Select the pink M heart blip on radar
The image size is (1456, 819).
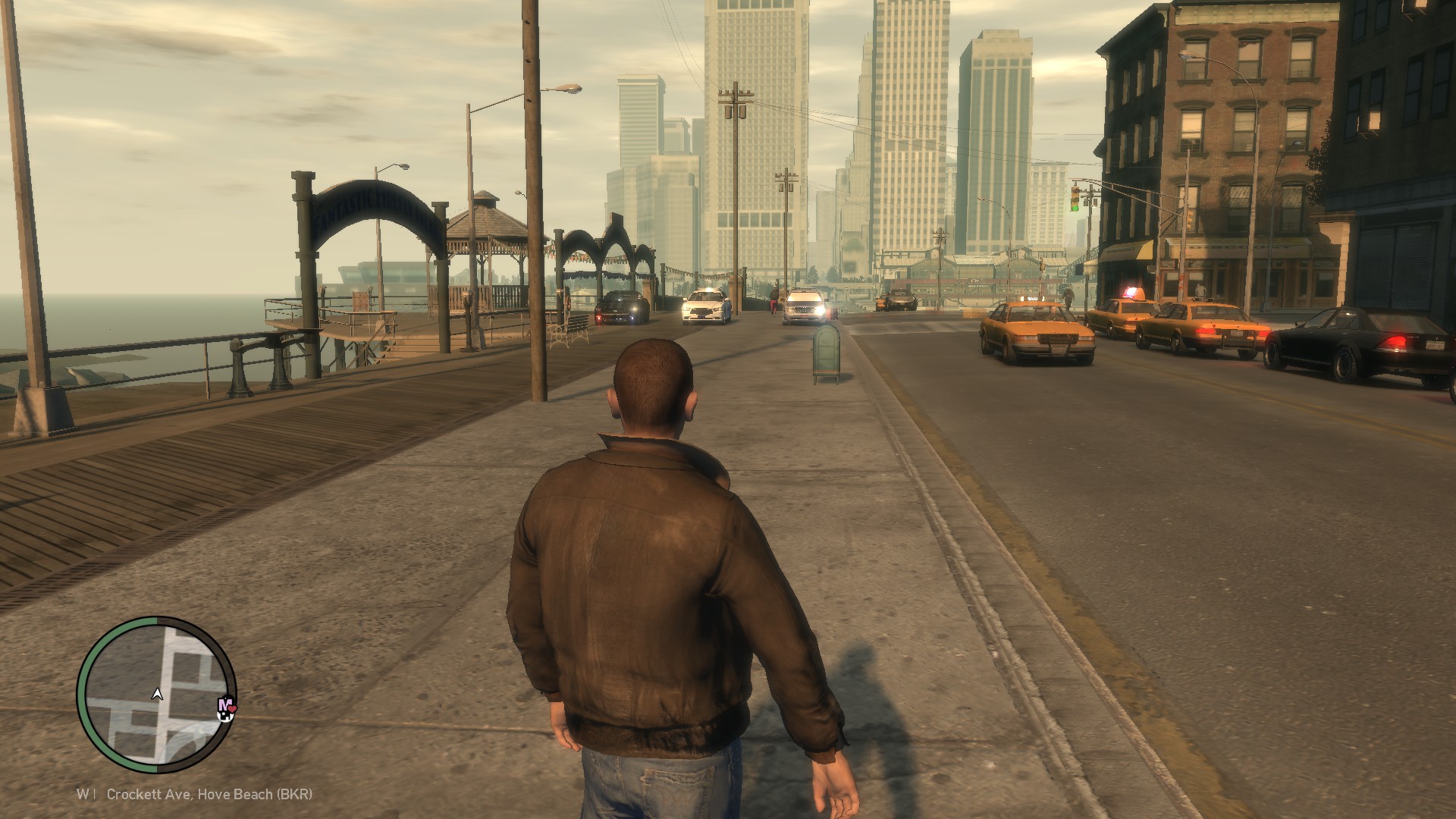point(226,707)
